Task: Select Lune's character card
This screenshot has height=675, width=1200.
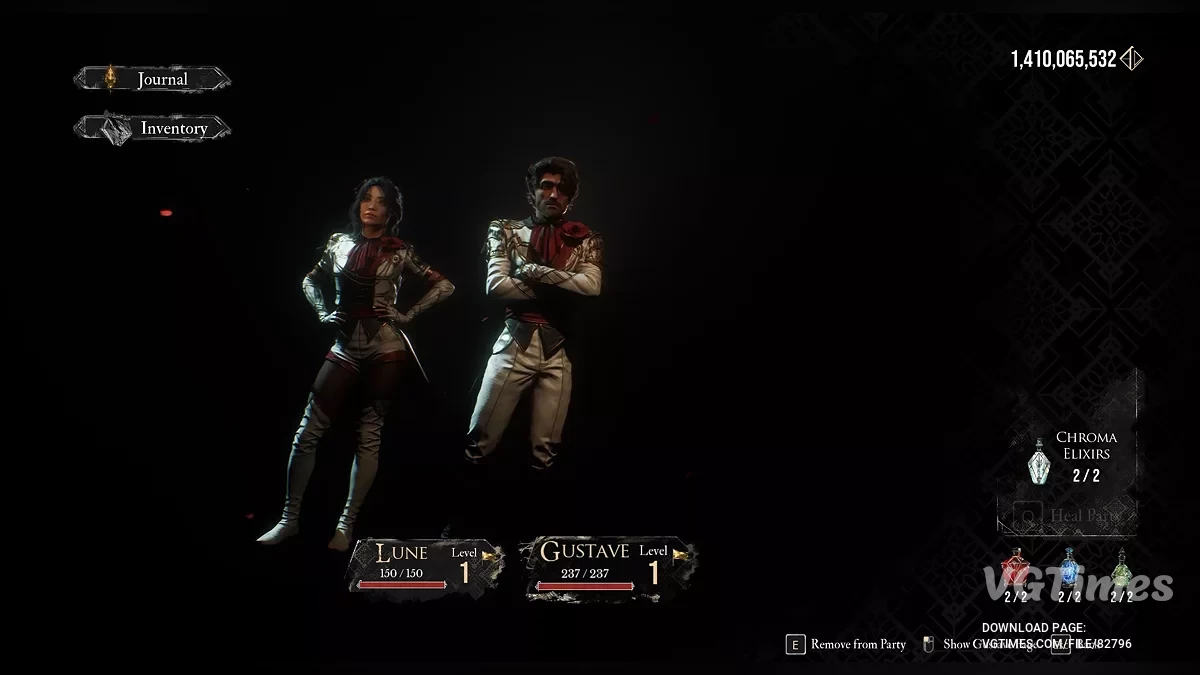Action: click(x=424, y=570)
